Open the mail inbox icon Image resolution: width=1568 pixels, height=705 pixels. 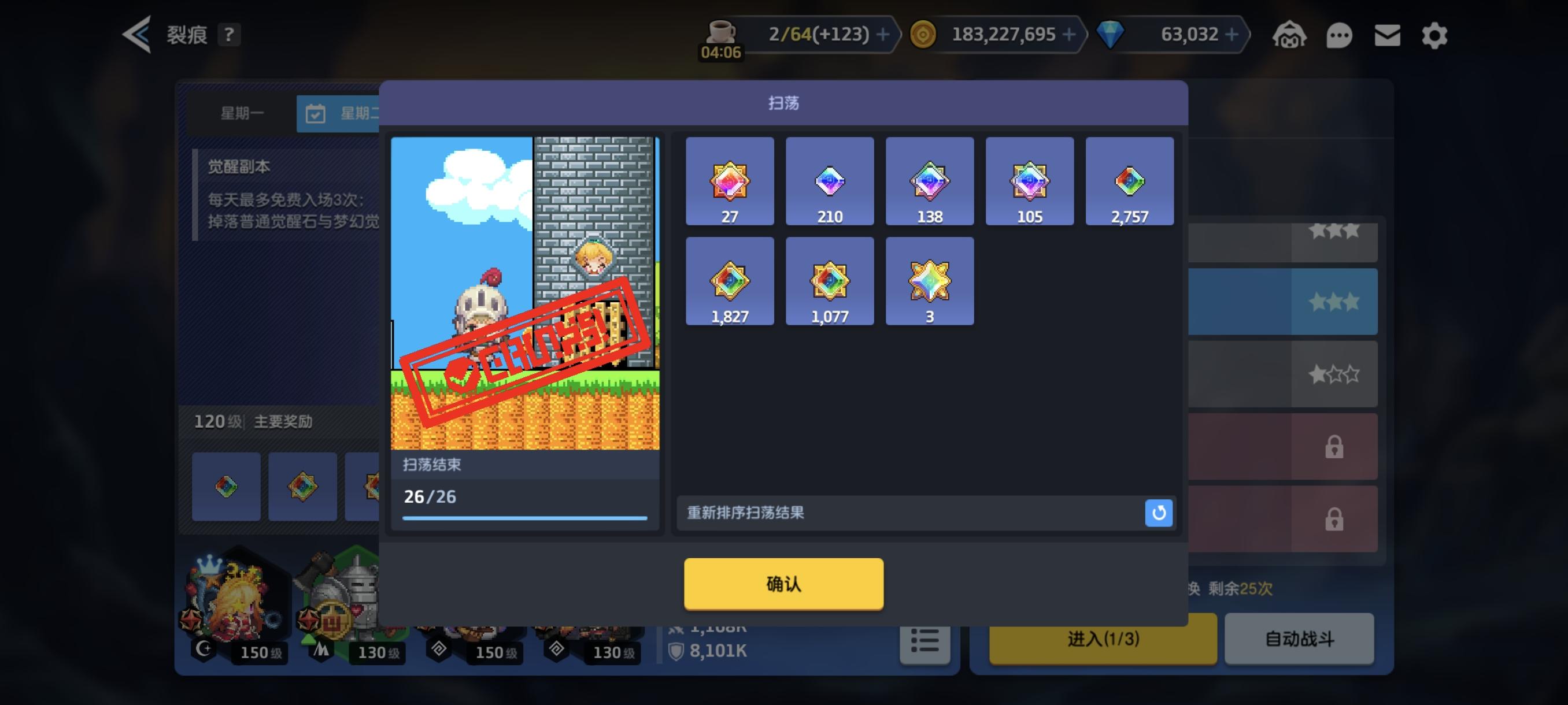point(1386,35)
